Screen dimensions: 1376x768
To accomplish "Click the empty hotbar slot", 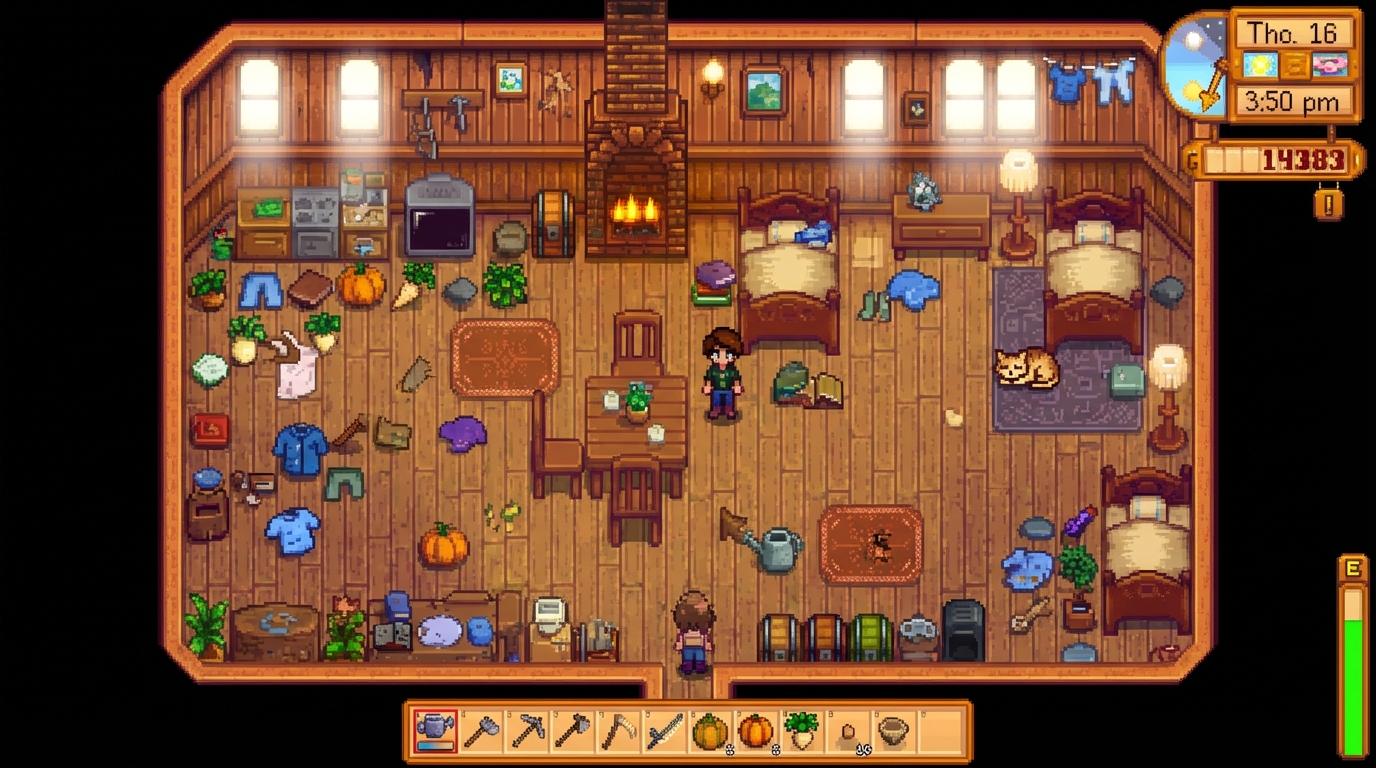I will 939,732.
